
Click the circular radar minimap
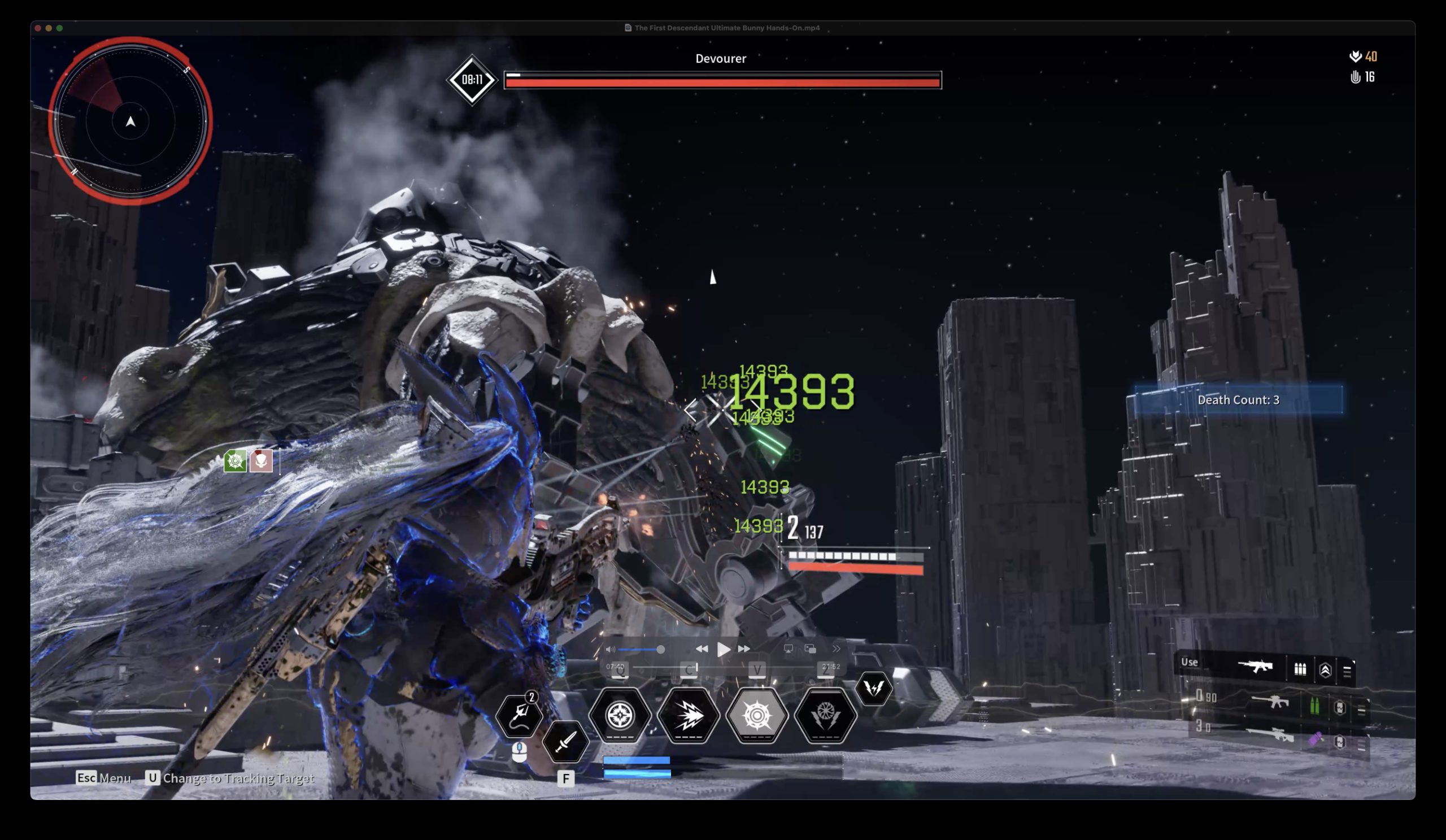(x=130, y=121)
